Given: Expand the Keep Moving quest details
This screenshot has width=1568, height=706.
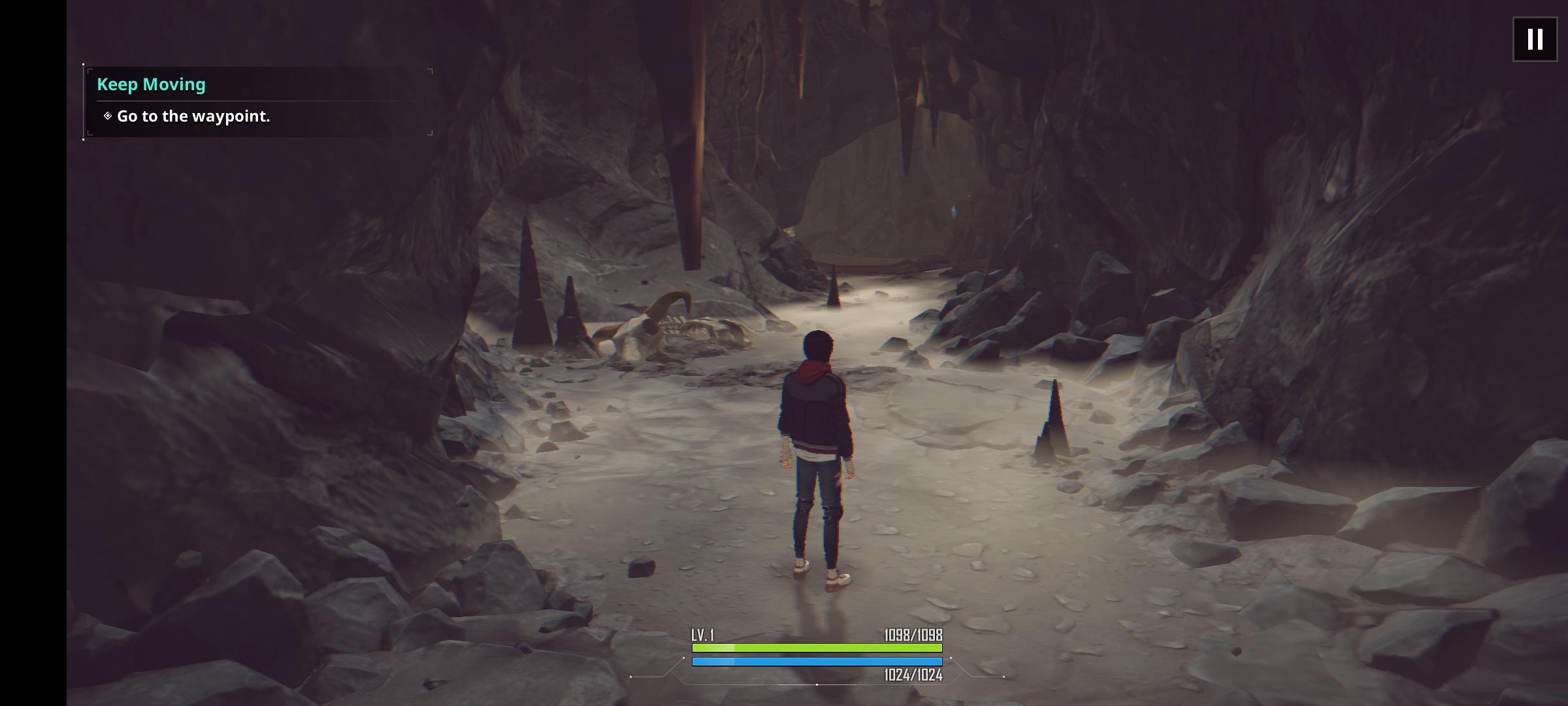Looking at the screenshot, I should pos(152,84).
